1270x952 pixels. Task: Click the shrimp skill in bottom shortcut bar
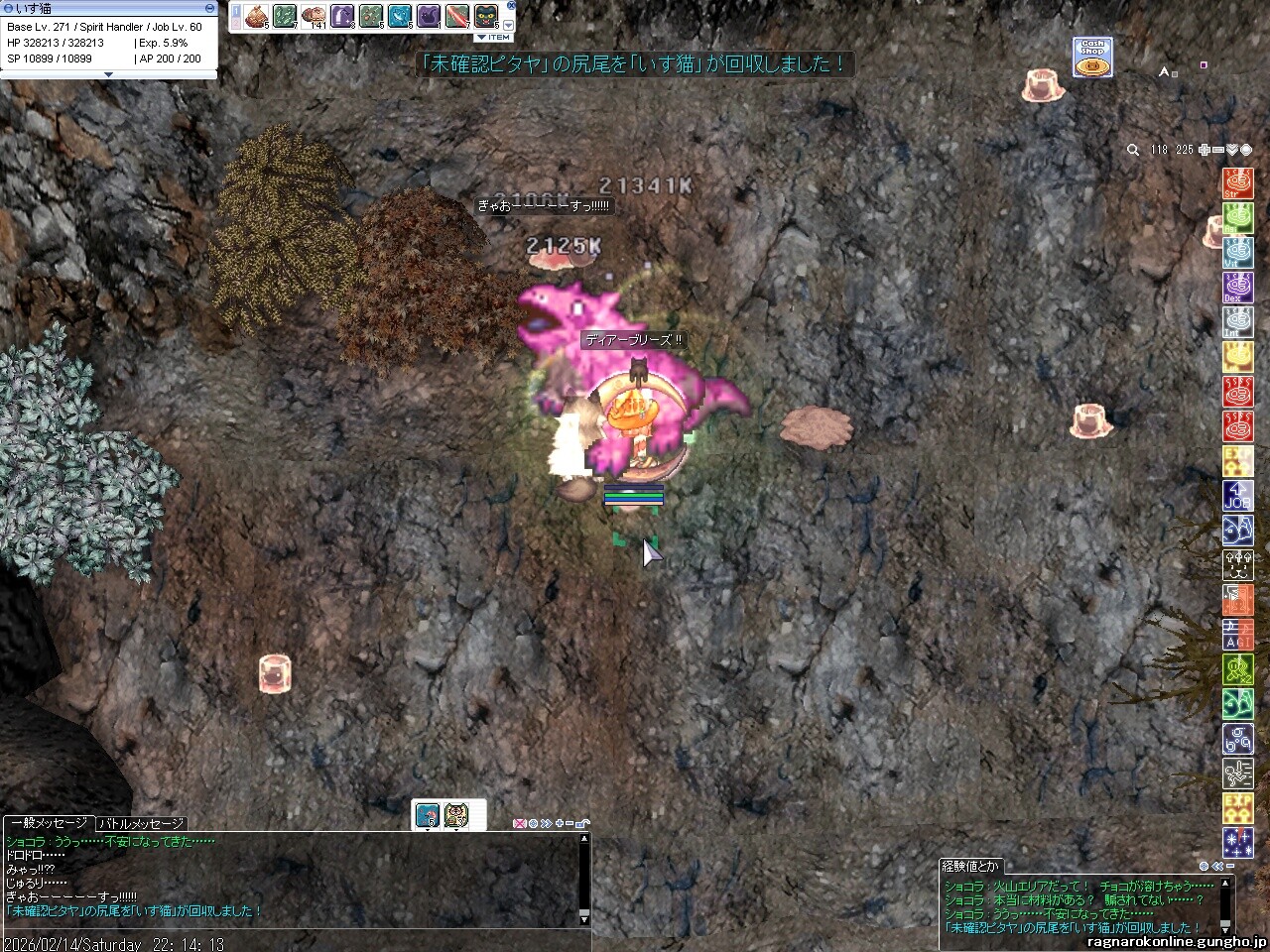tap(428, 814)
